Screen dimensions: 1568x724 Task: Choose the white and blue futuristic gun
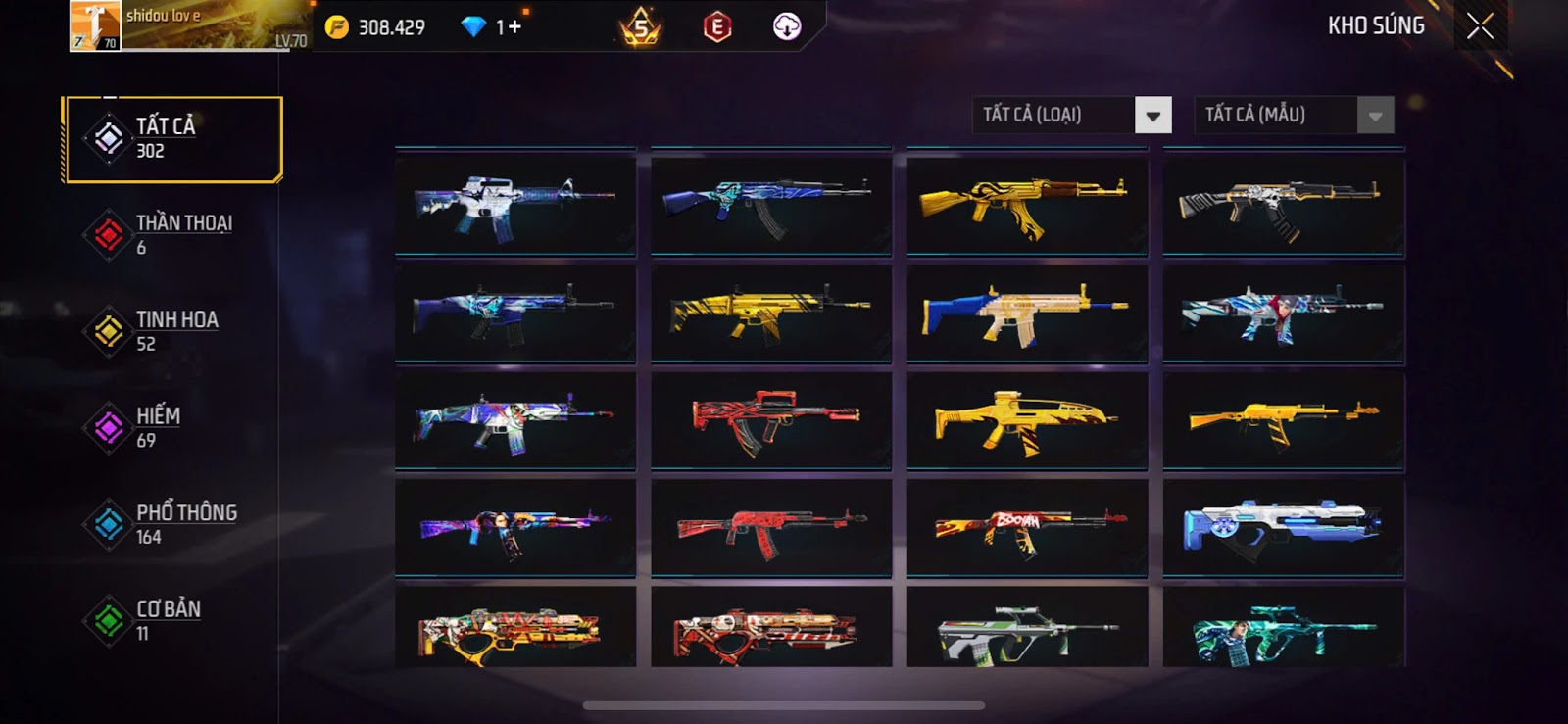pos(1283,528)
